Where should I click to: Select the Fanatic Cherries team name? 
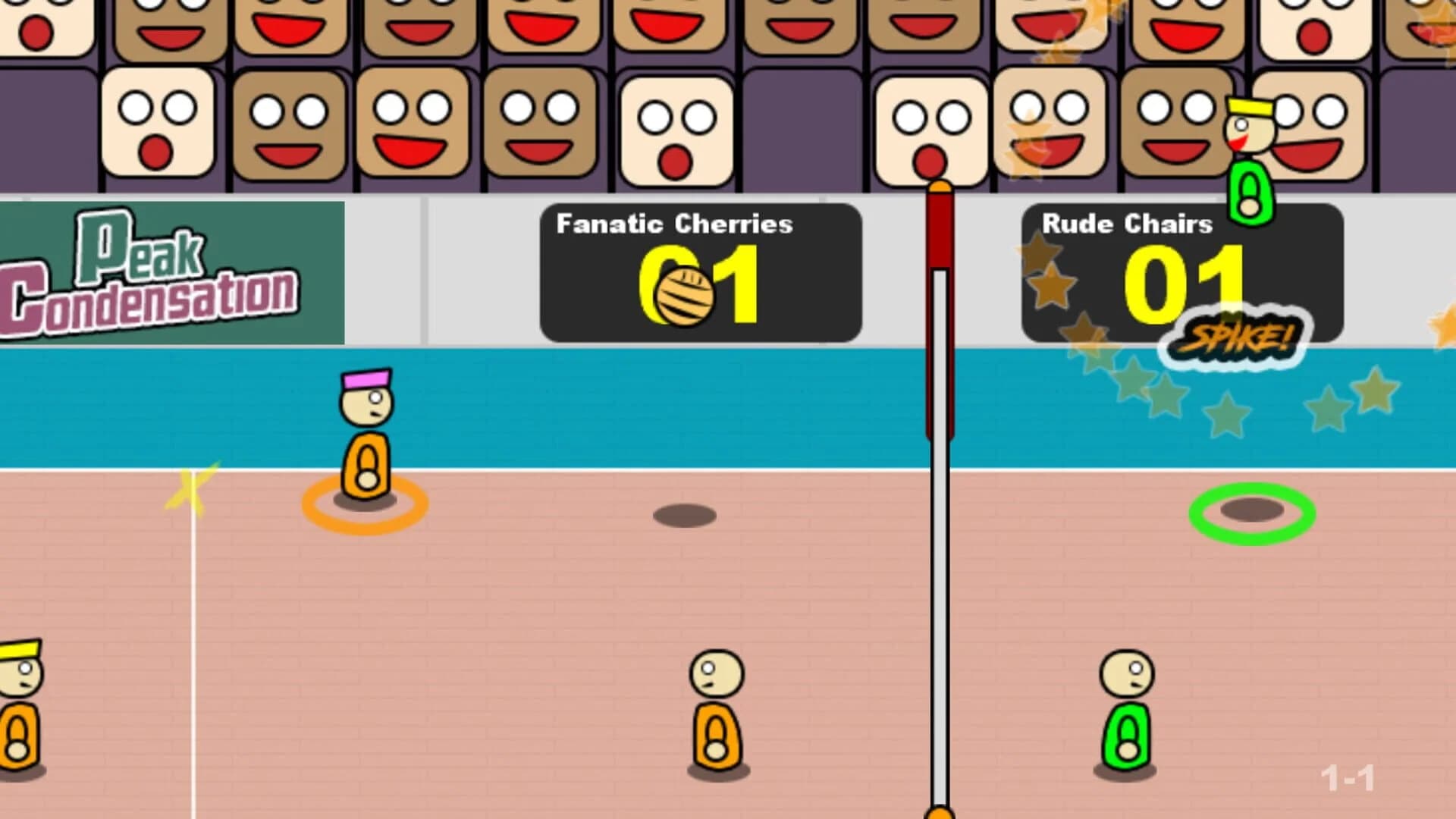point(673,224)
